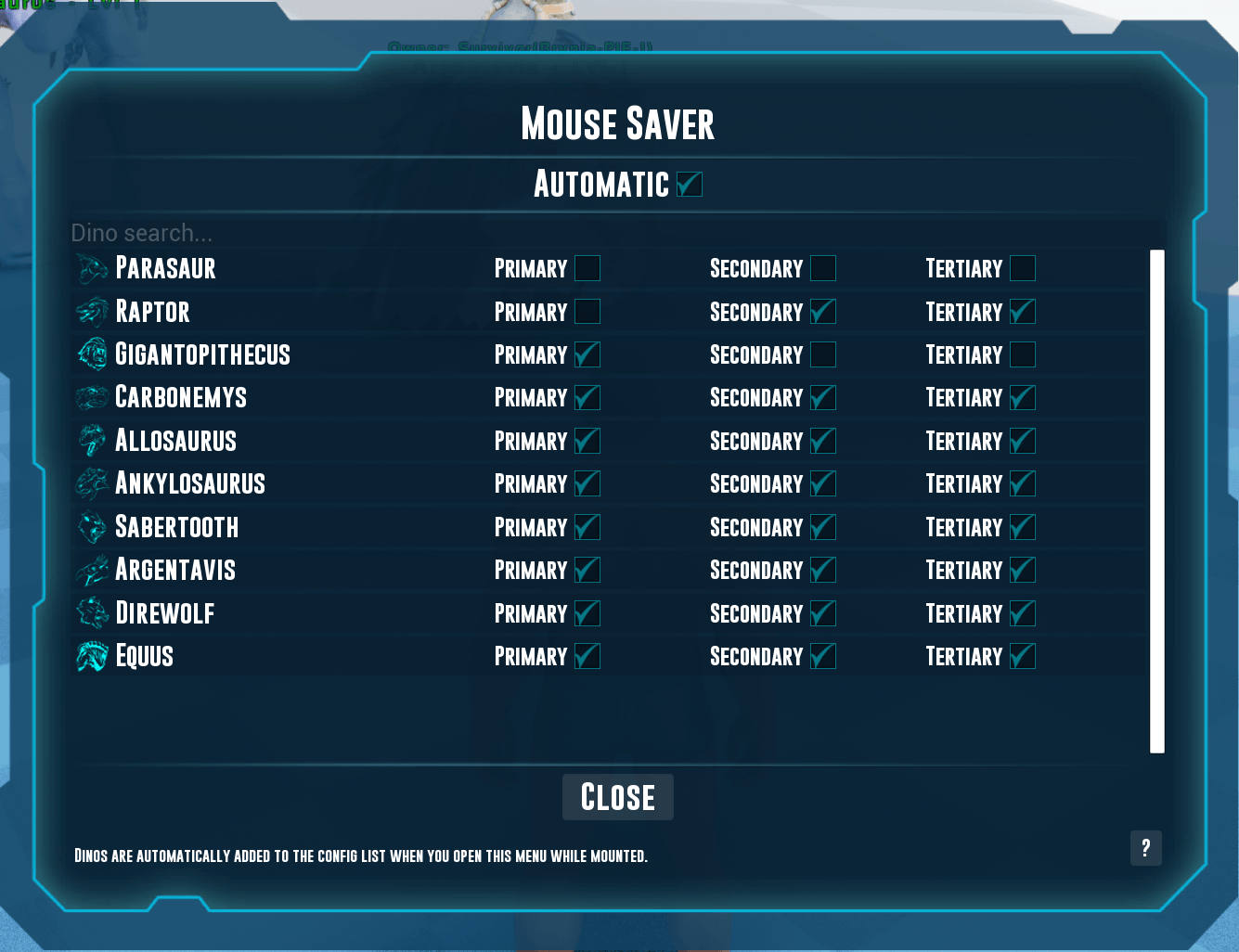Uncheck Raptor's Secondary option
1239x952 pixels.
(x=823, y=312)
